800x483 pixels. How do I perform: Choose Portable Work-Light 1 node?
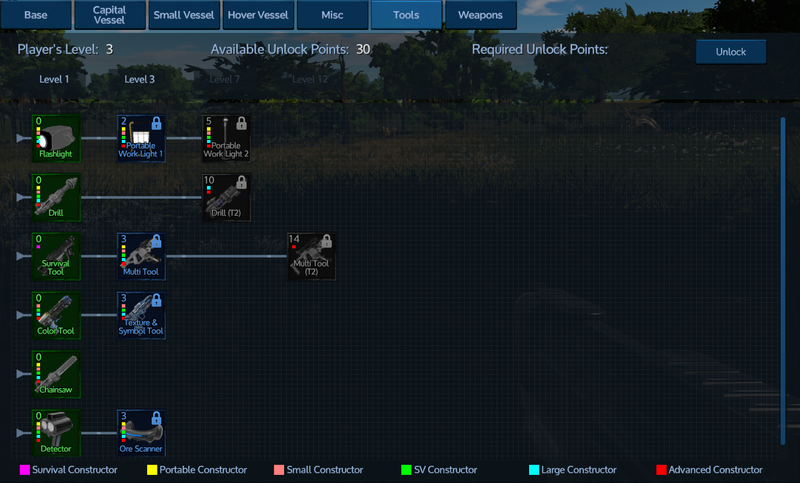[140, 138]
